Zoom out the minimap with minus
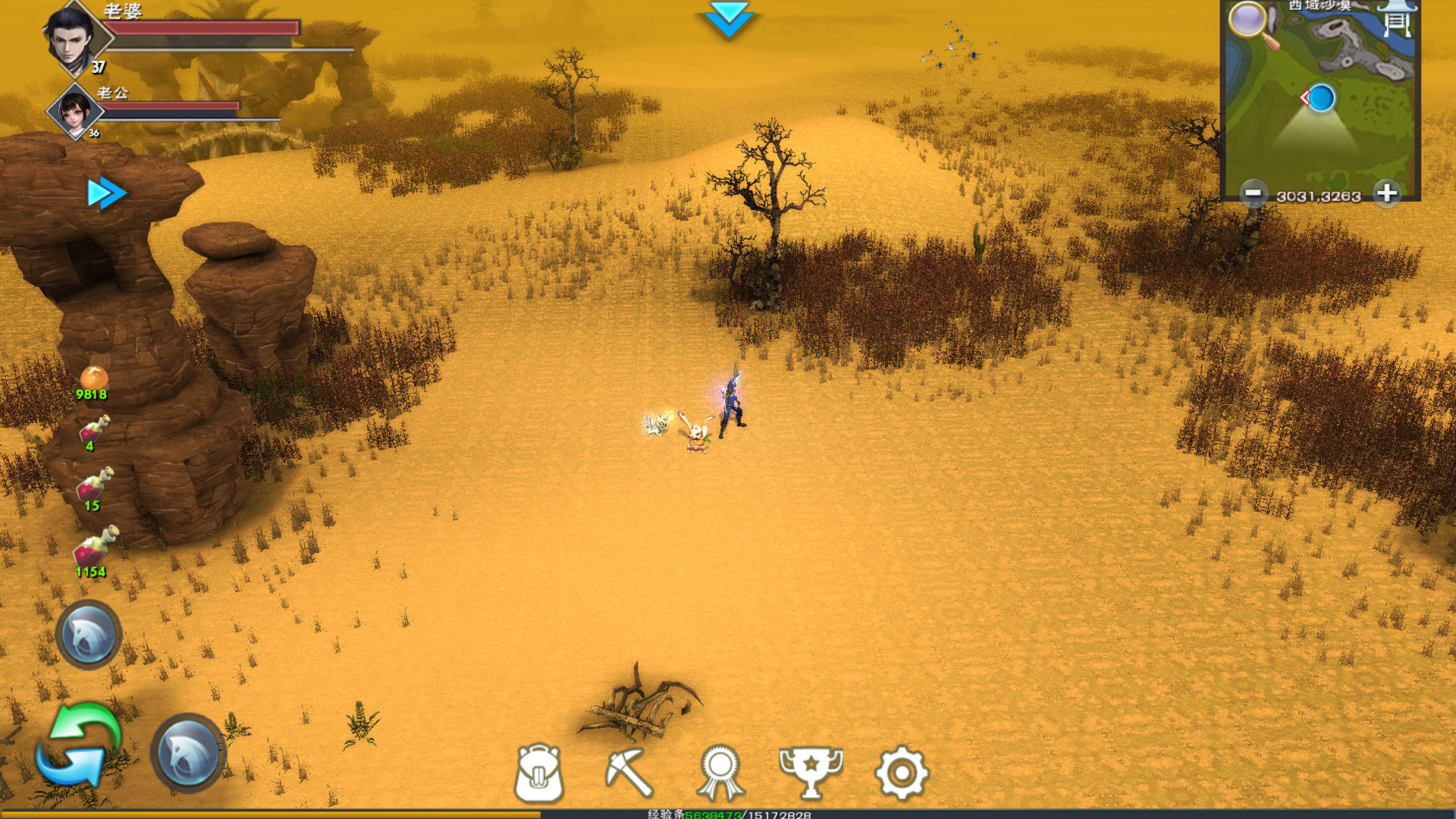 tap(1254, 193)
